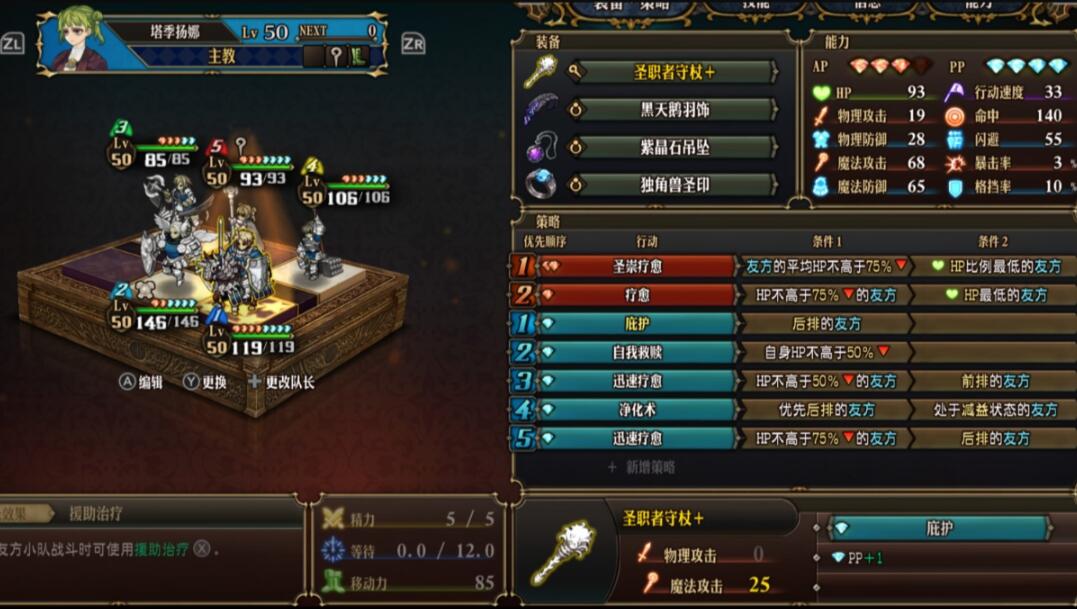This screenshot has width=1077, height=609.
Task: Select the 处于减益状态的友方 condition
Action: (995, 410)
